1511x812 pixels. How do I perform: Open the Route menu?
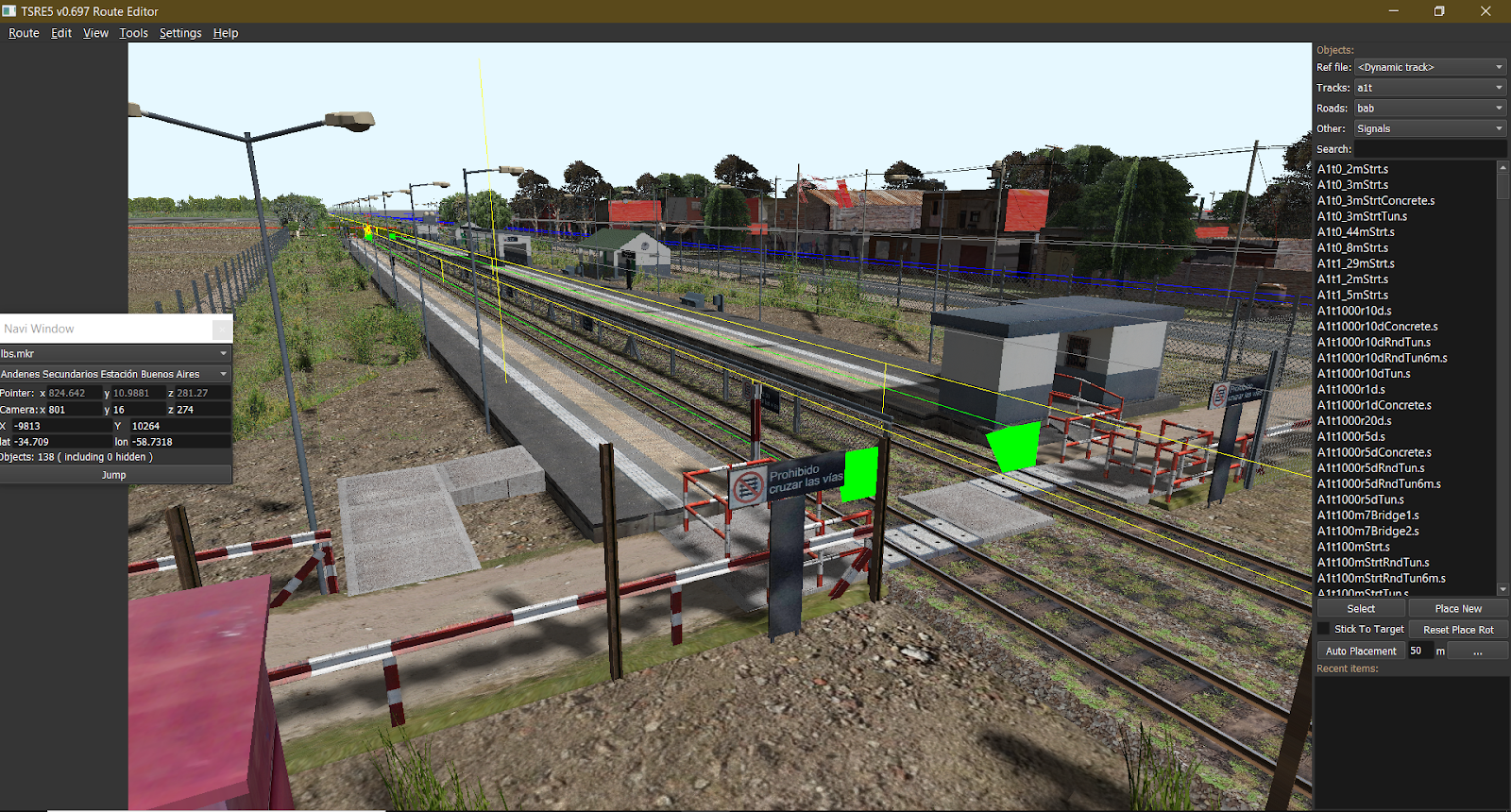pos(23,32)
